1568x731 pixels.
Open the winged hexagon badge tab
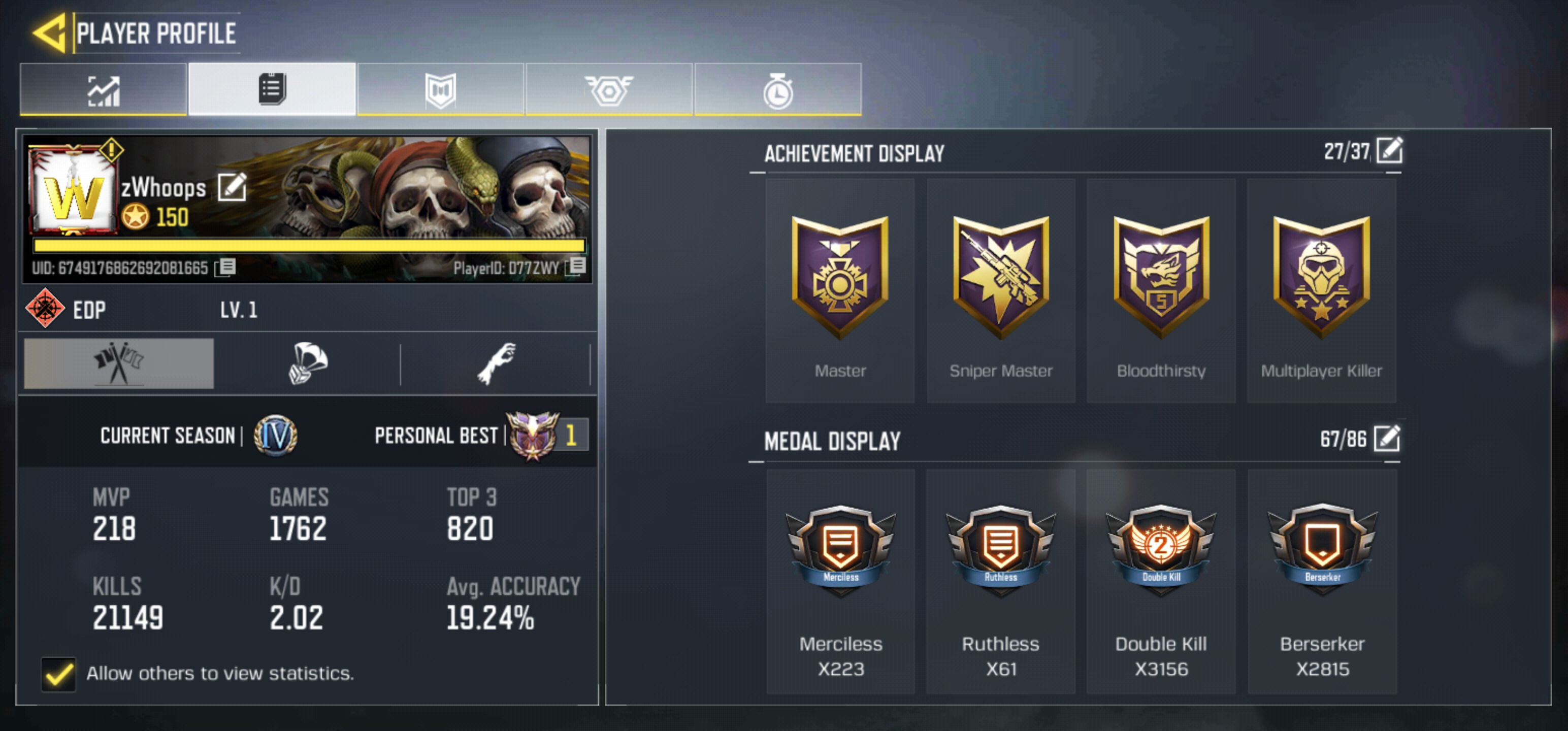(x=609, y=90)
